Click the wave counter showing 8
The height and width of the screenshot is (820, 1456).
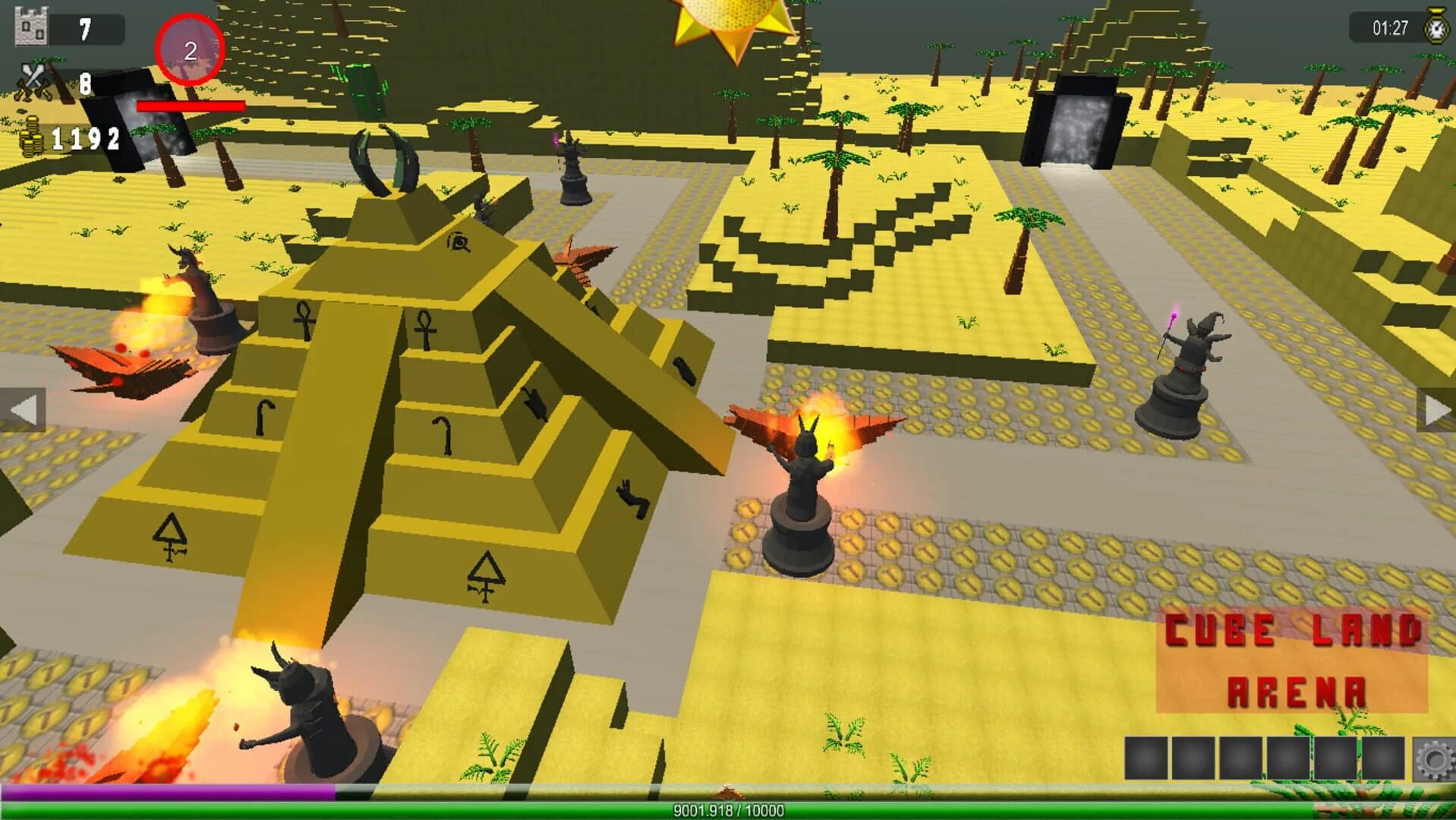pos(84,87)
